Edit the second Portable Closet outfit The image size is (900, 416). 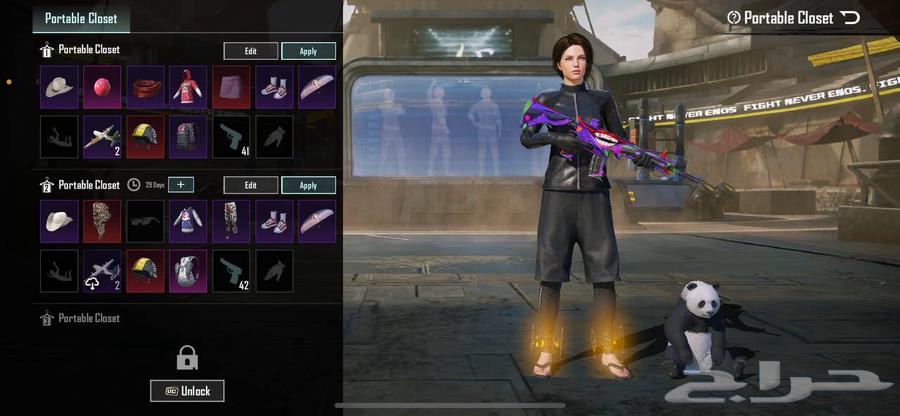(x=251, y=185)
